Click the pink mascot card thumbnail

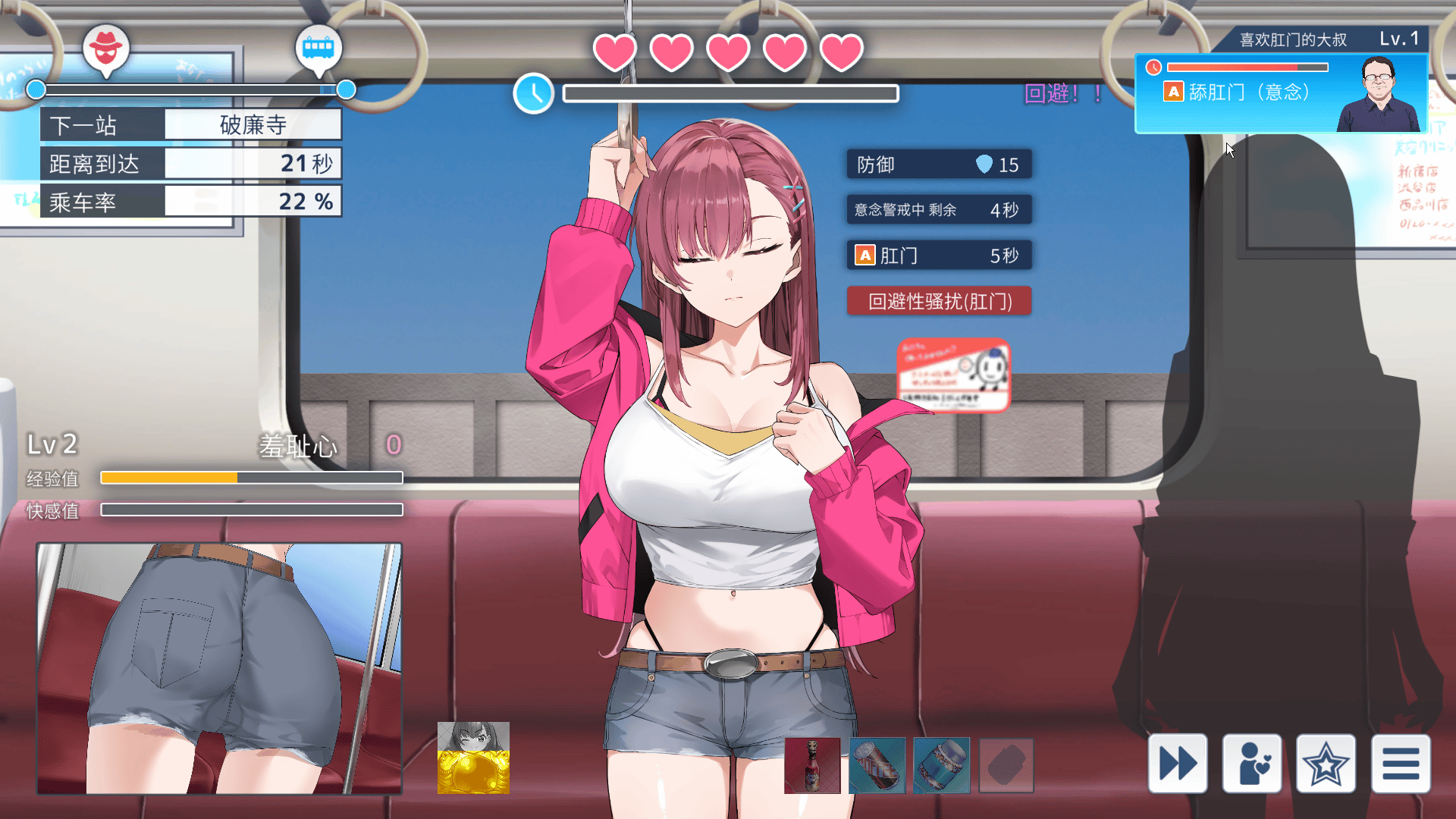click(953, 375)
